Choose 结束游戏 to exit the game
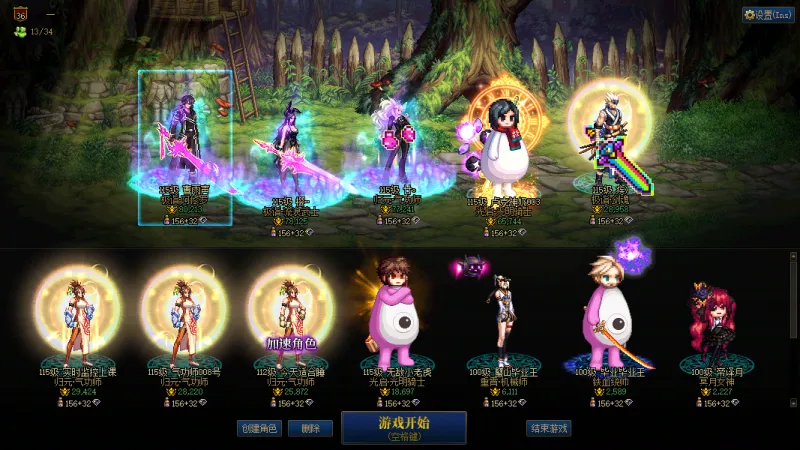 (x=549, y=428)
